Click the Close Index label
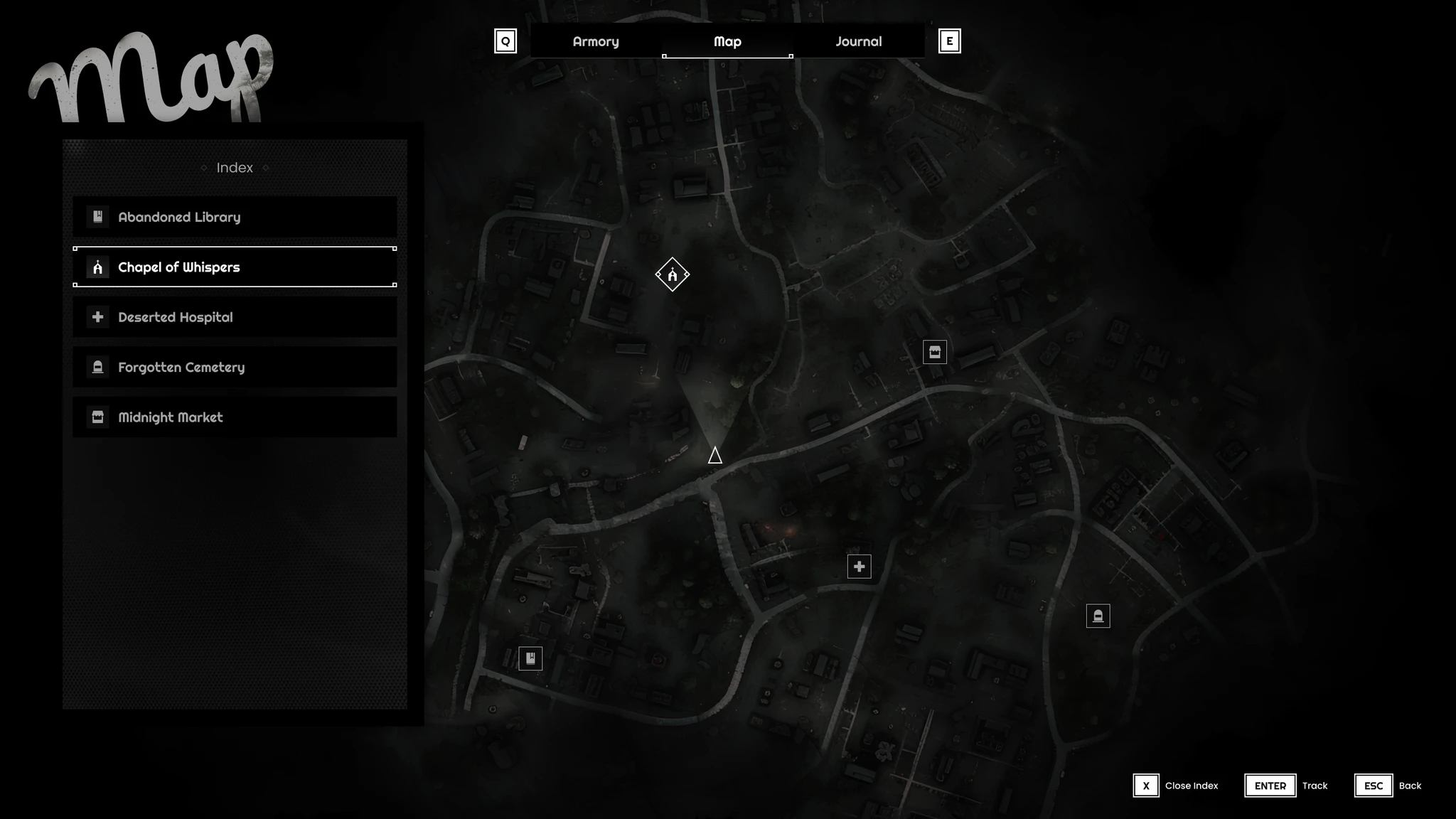The width and height of the screenshot is (1456, 819). pos(1191,786)
